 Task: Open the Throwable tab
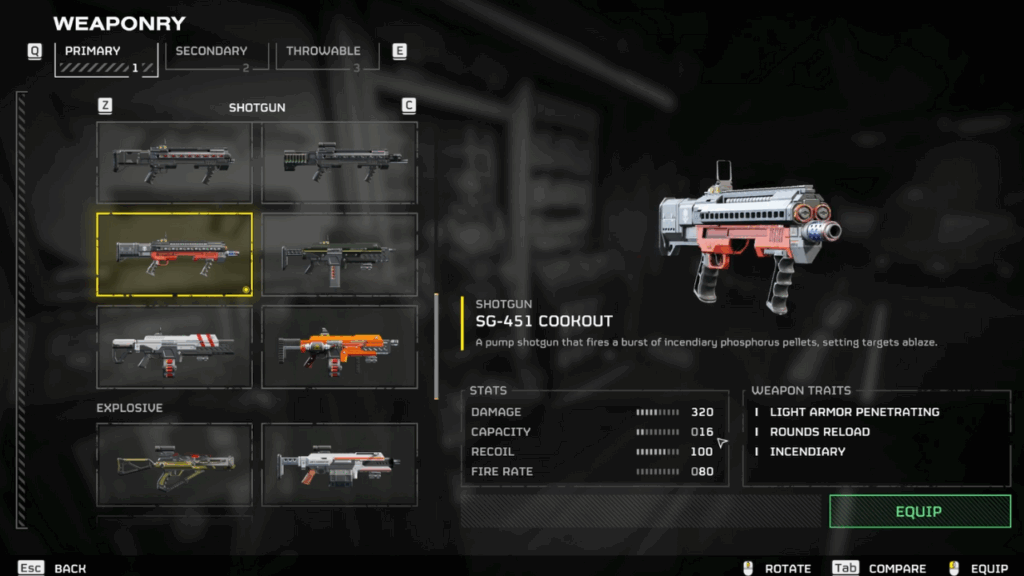click(x=323, y=57)
